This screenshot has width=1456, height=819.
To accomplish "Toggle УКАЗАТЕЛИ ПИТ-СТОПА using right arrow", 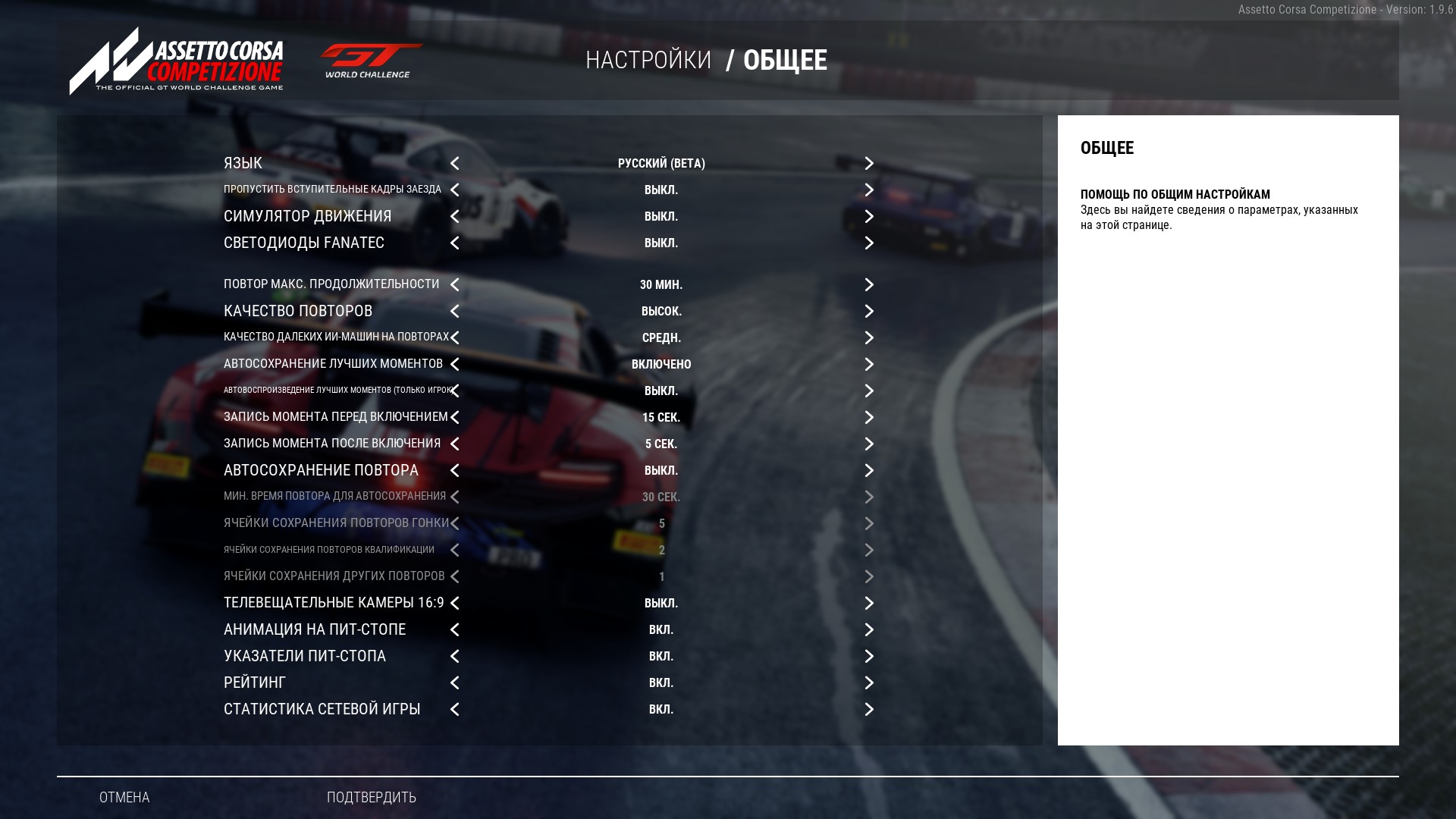I will coord(869,657).
